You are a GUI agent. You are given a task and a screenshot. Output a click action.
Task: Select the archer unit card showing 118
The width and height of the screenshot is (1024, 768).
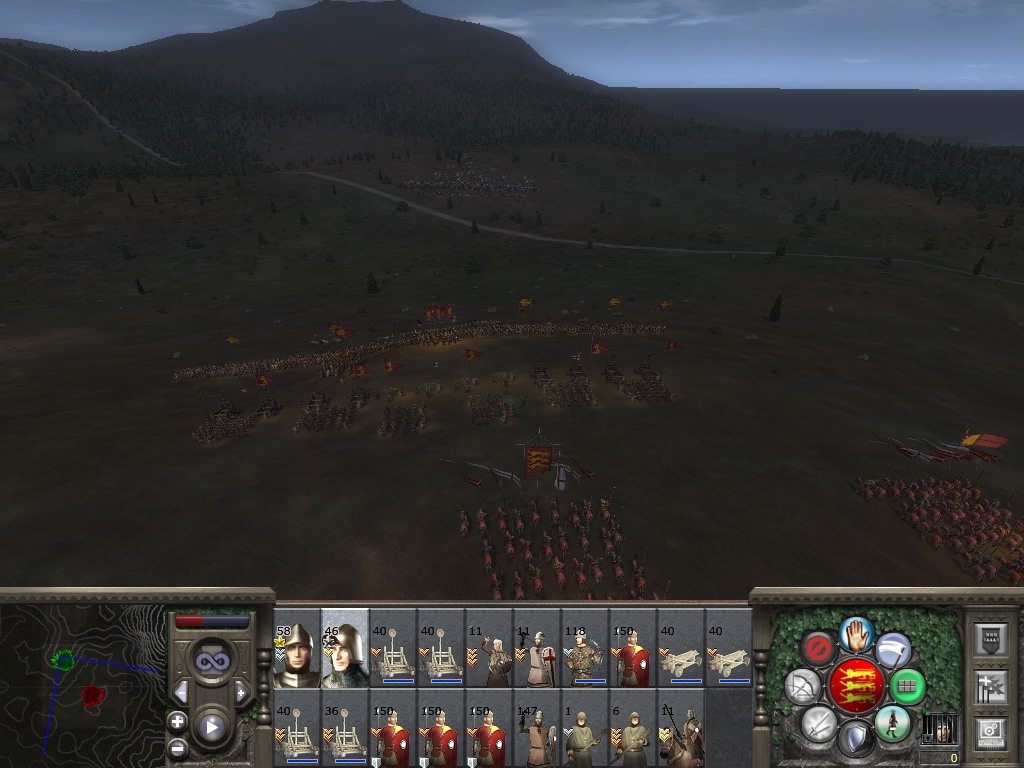point(585,649)
